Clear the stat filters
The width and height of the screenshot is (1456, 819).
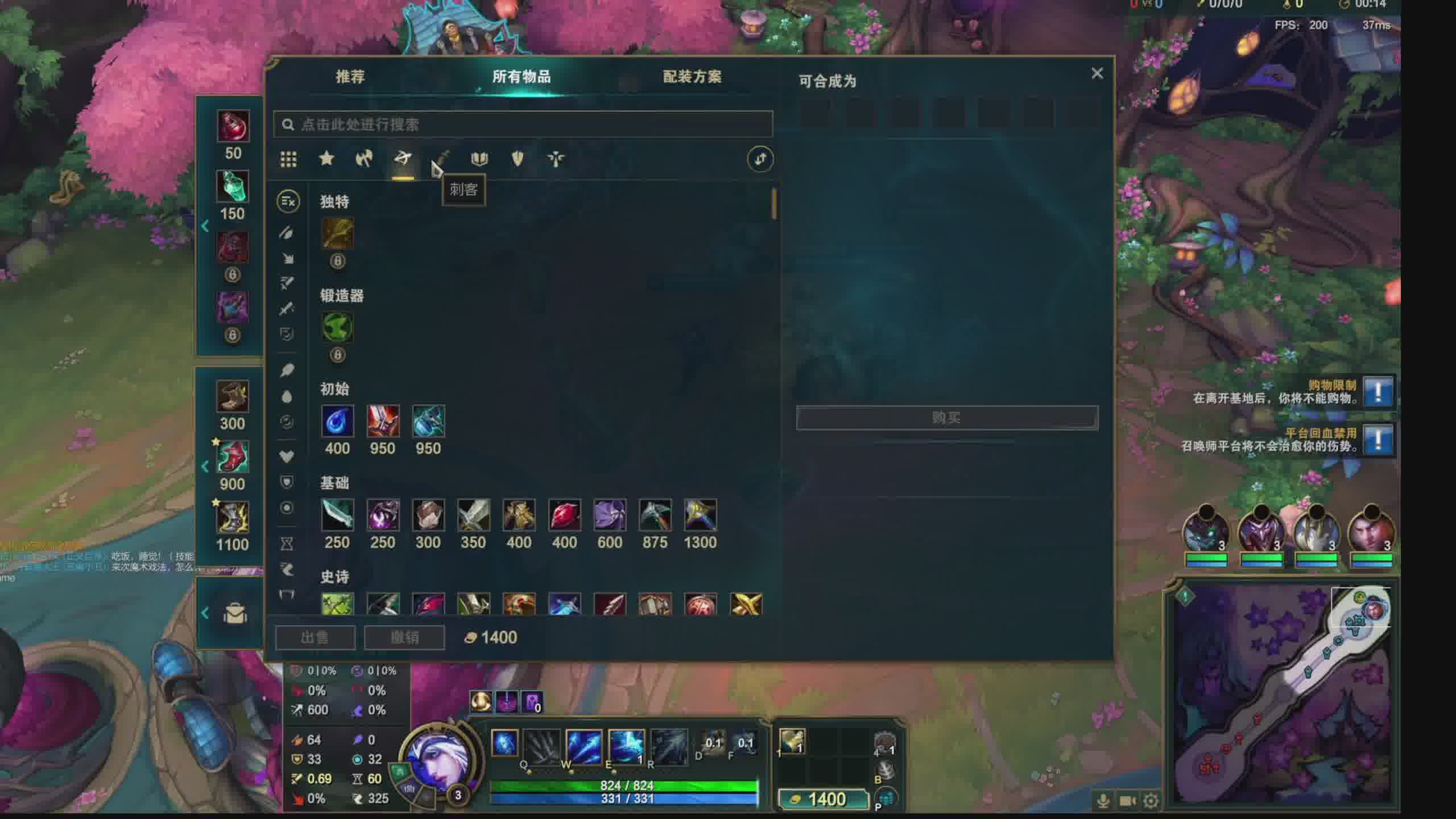288,201
